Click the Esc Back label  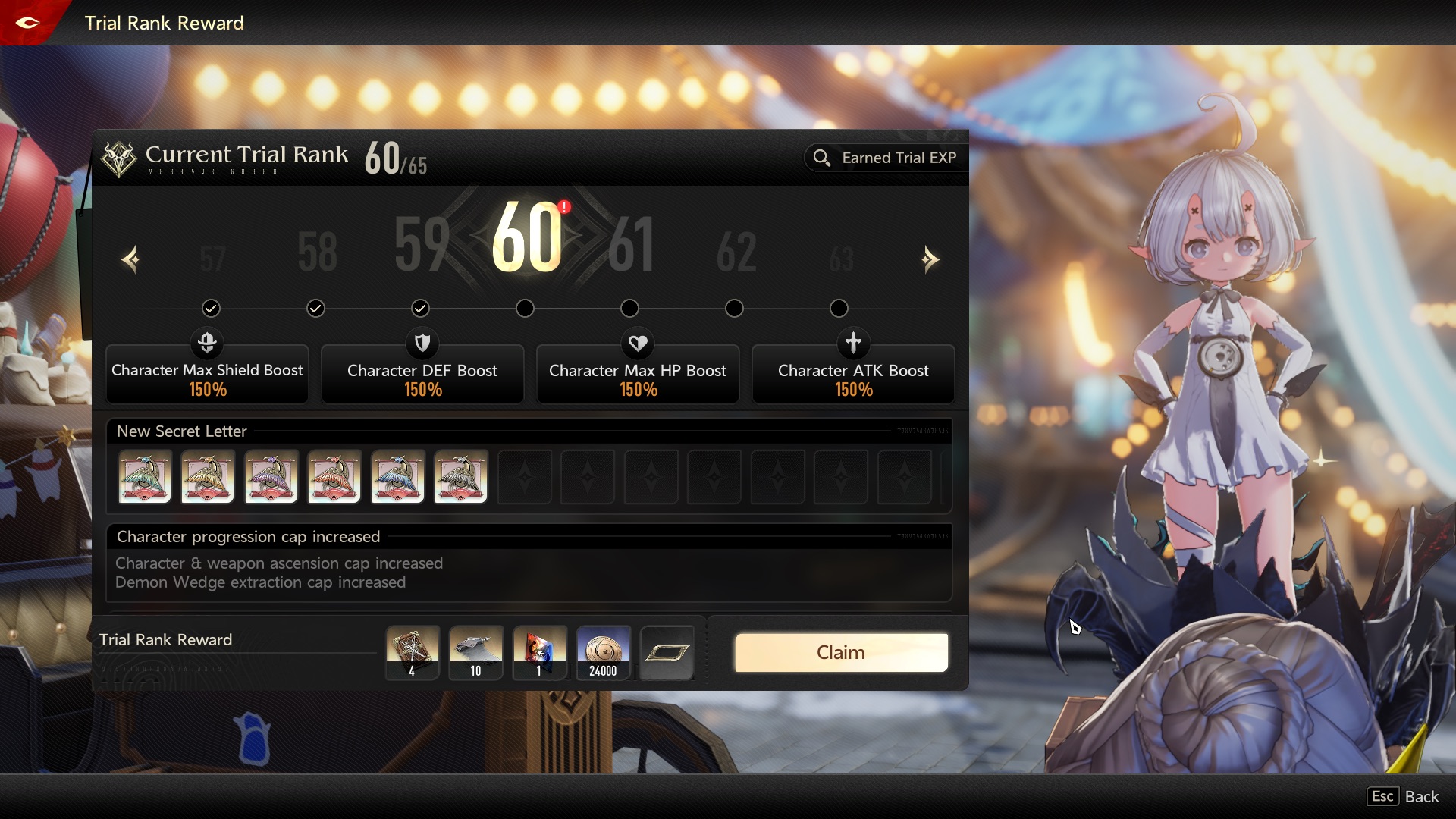coord(1403,796)
